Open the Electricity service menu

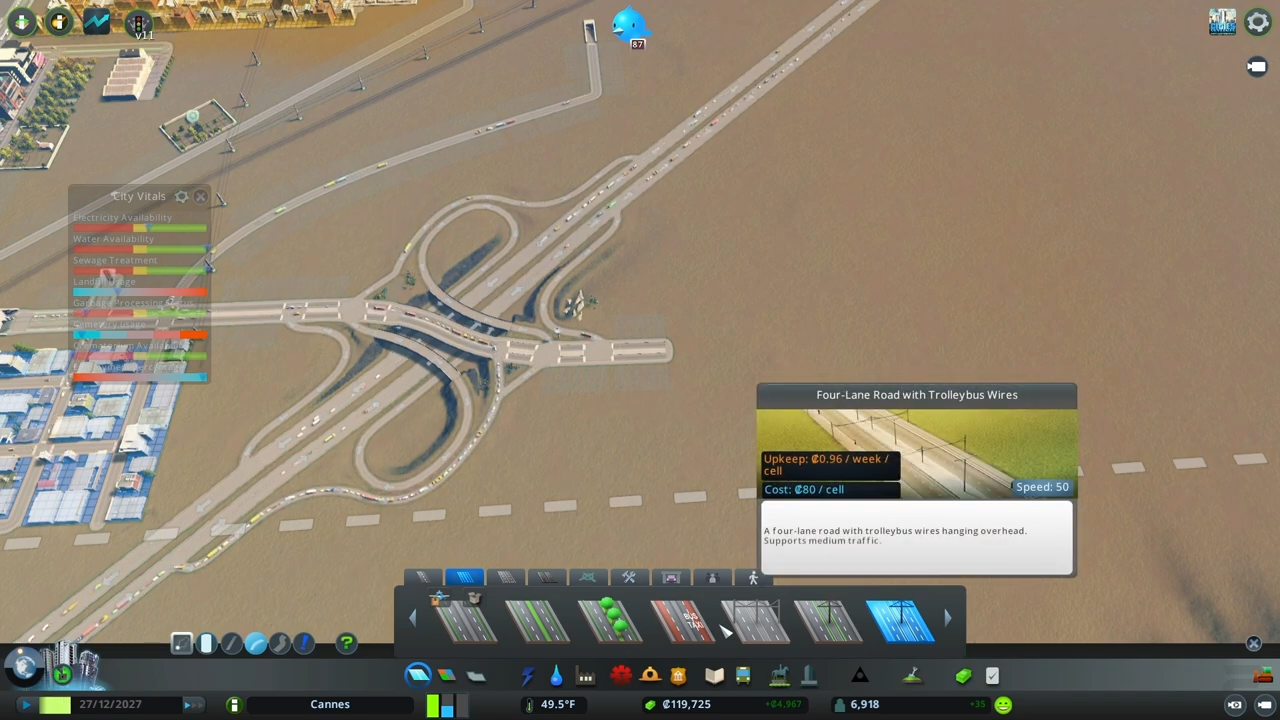coord(527,676)
